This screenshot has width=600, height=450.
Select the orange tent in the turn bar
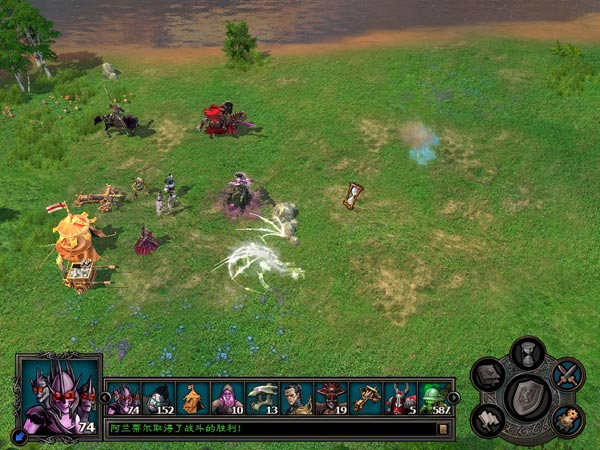[x=193, y=399]
